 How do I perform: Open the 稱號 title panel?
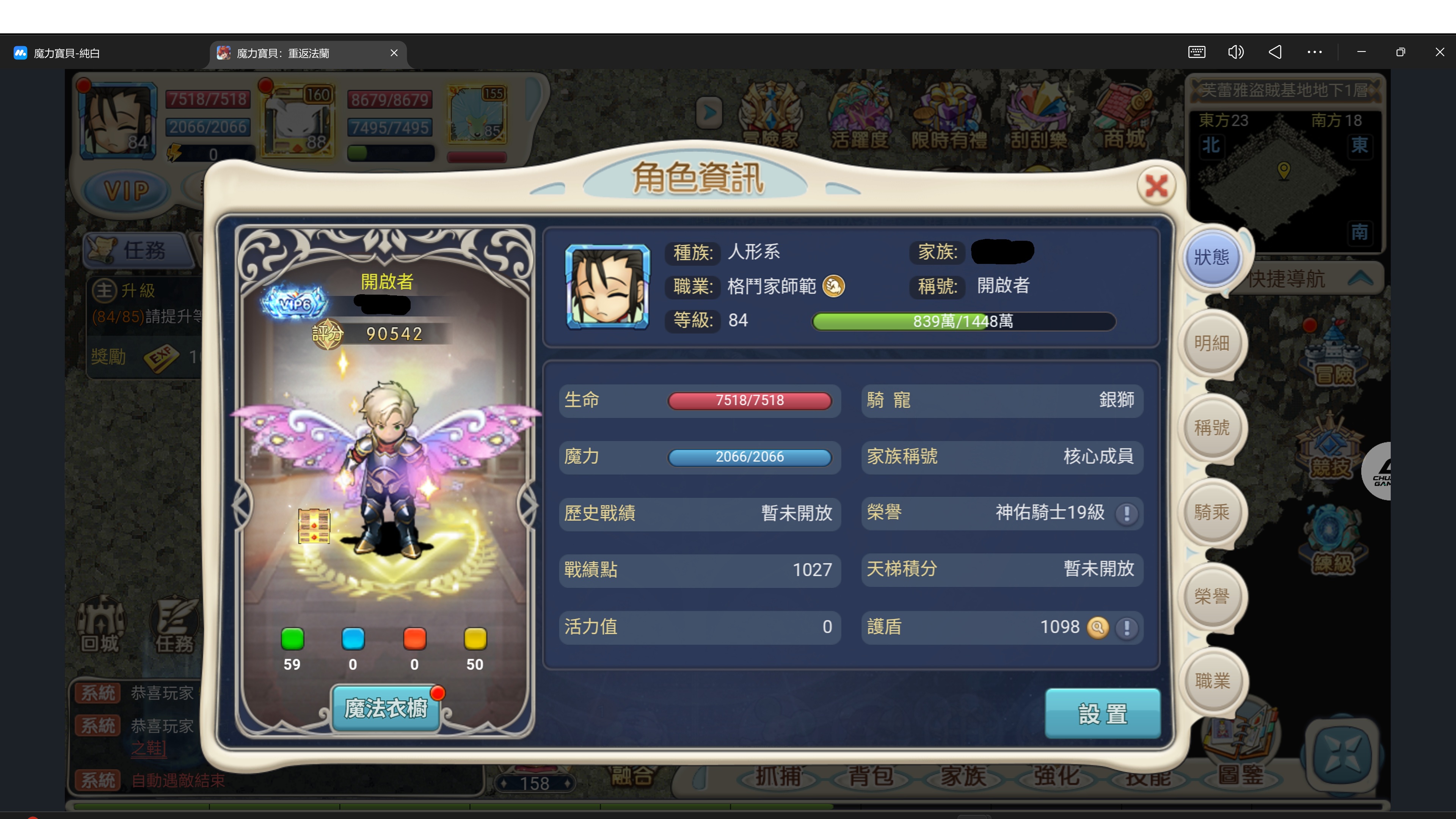pyautogui.click(x=1212, y=428)
